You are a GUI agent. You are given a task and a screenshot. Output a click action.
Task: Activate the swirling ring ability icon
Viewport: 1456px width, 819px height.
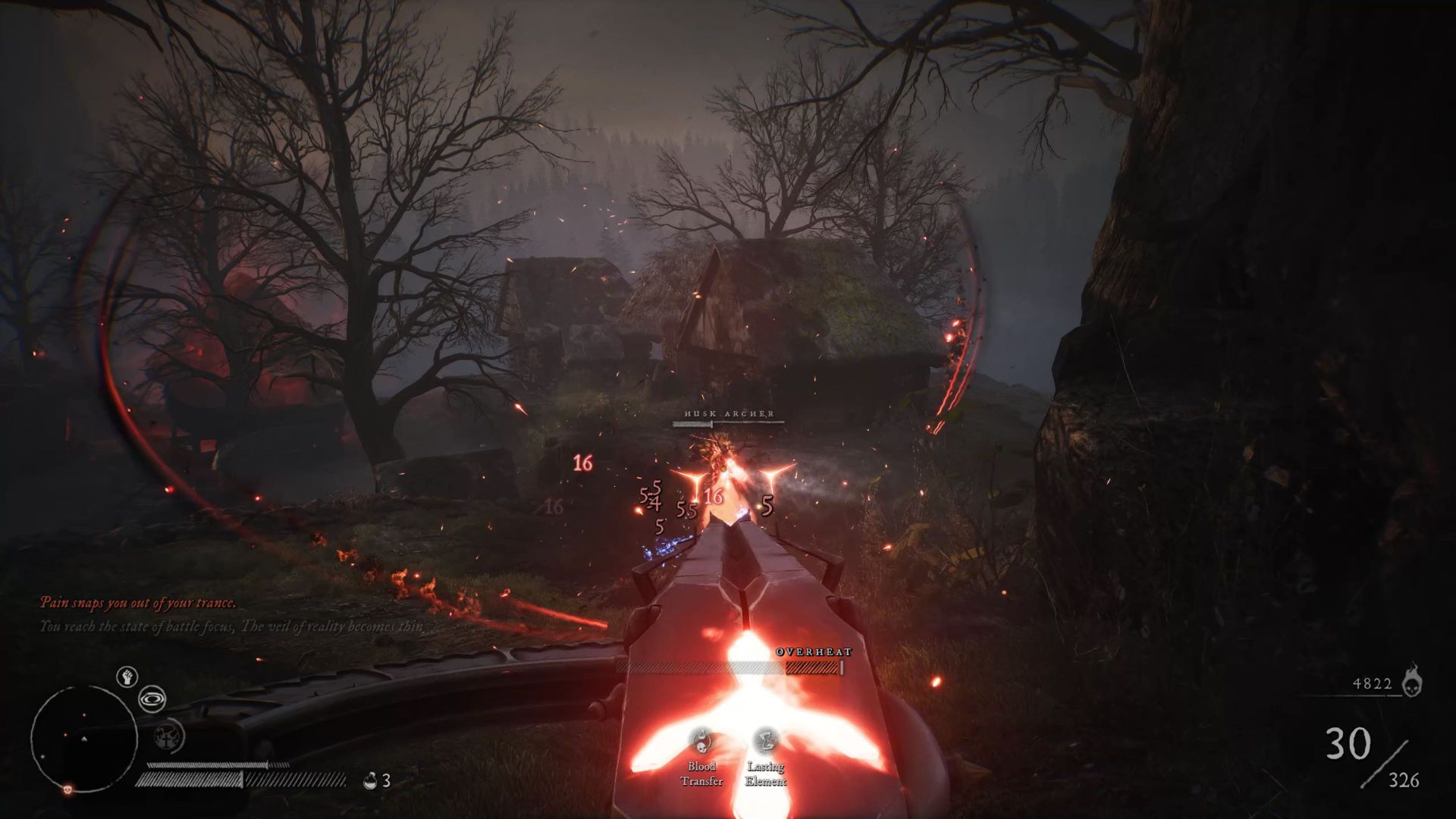(x=152, y=698)
